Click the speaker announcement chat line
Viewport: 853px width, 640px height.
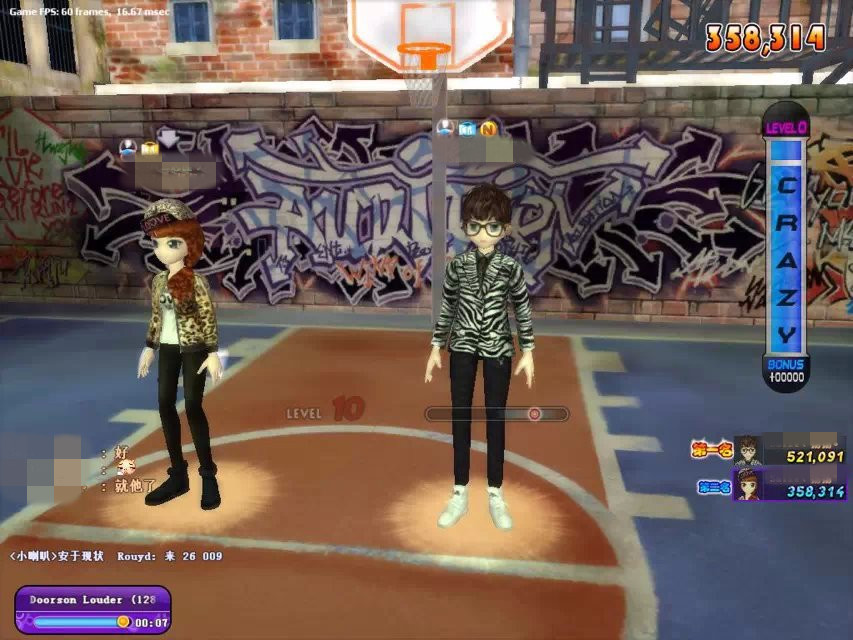point(116,556)
